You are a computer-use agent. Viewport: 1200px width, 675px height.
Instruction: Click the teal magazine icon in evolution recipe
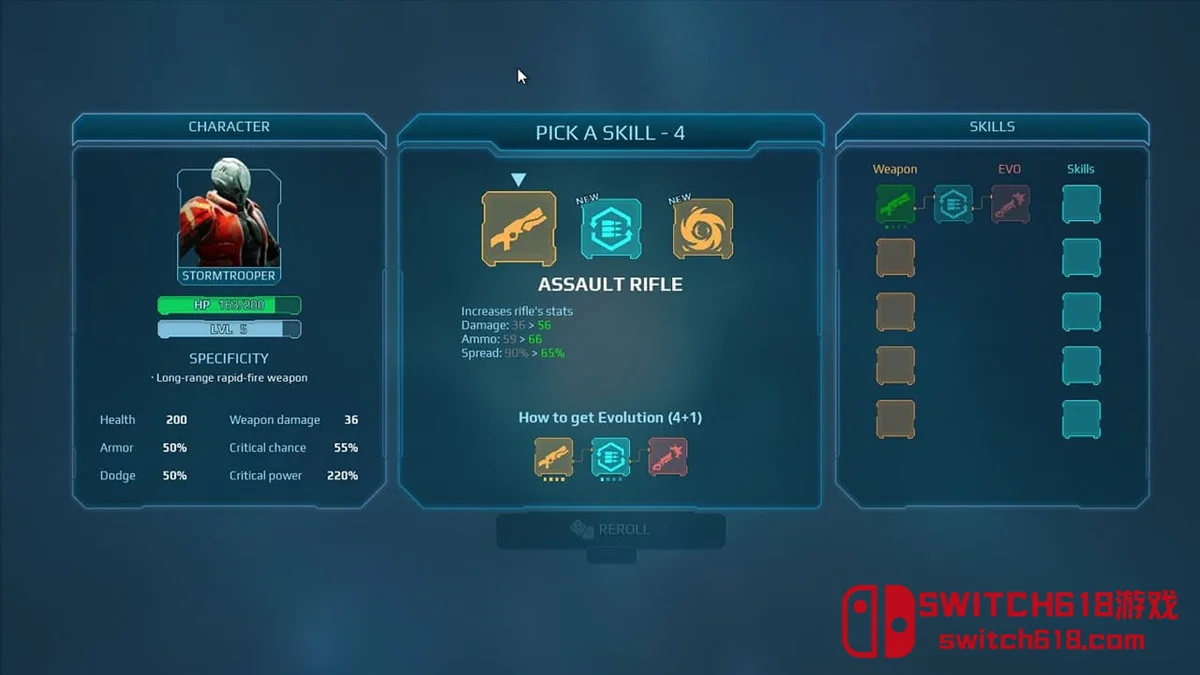click(610, 457)
